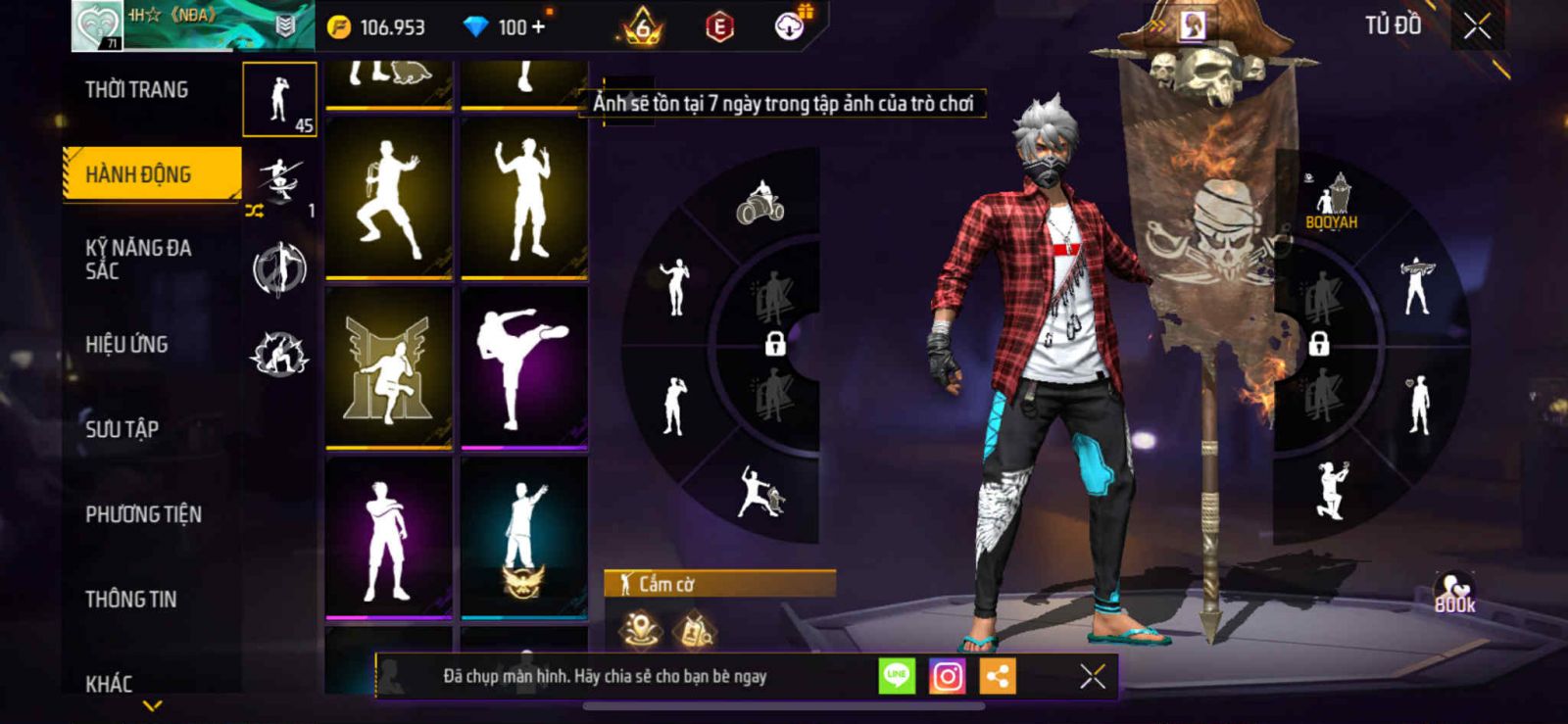This screenshot has height=724, width=1568.
Task: Add diamonds with the plus button
Action: pos(537,27)
